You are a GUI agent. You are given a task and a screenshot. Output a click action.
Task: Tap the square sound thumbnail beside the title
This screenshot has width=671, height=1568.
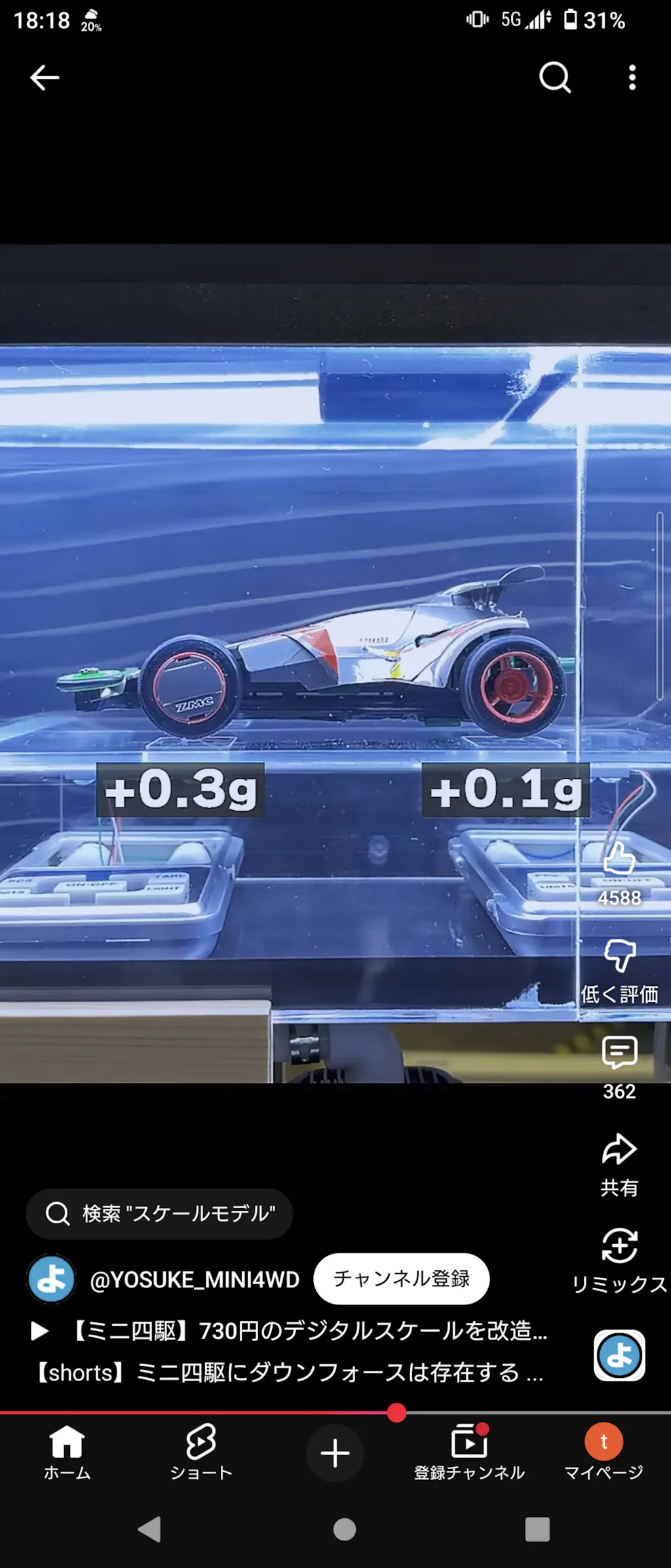pos(619,1355)
